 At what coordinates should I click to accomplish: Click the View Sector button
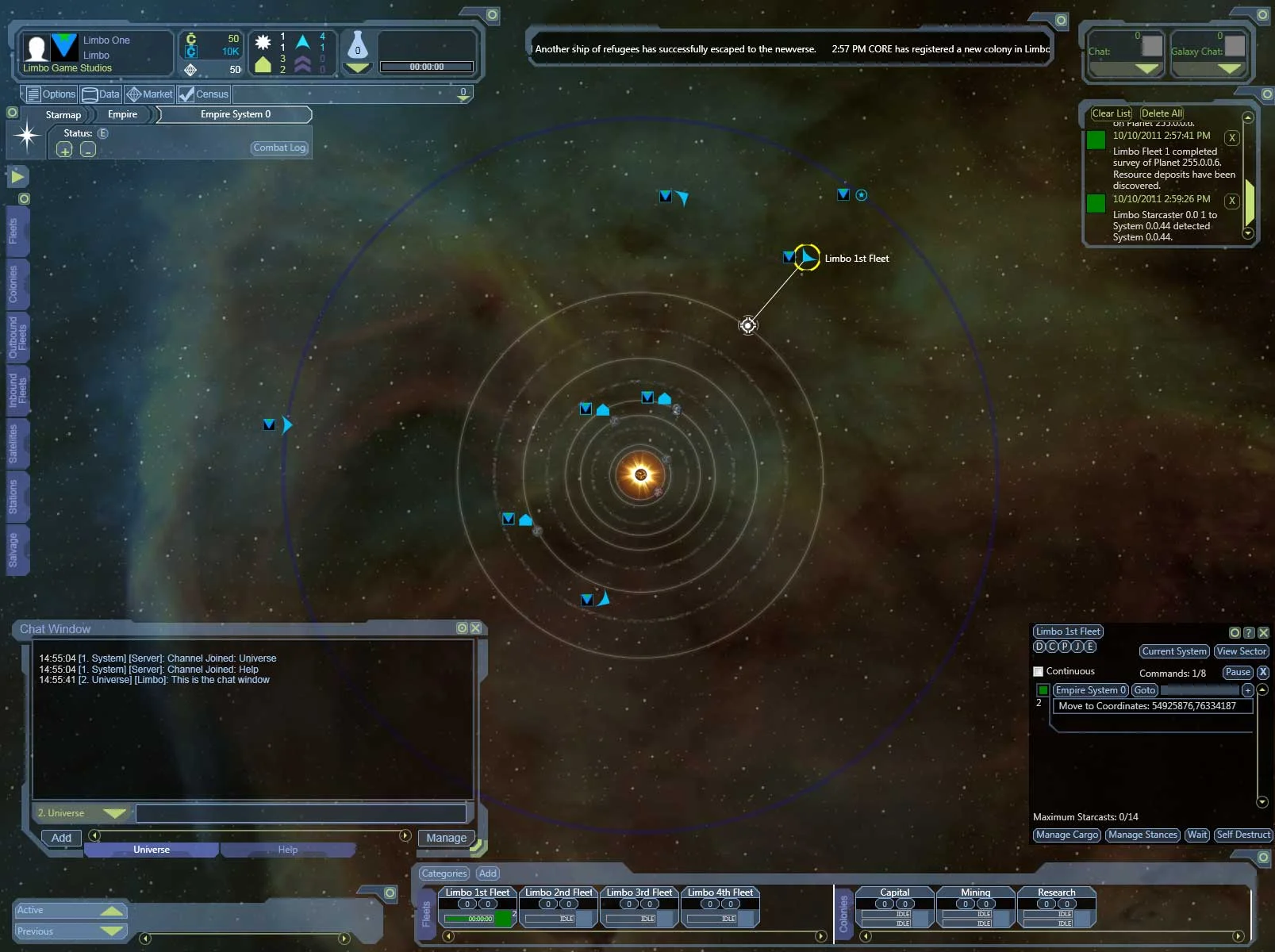(x=1241, y=651)
